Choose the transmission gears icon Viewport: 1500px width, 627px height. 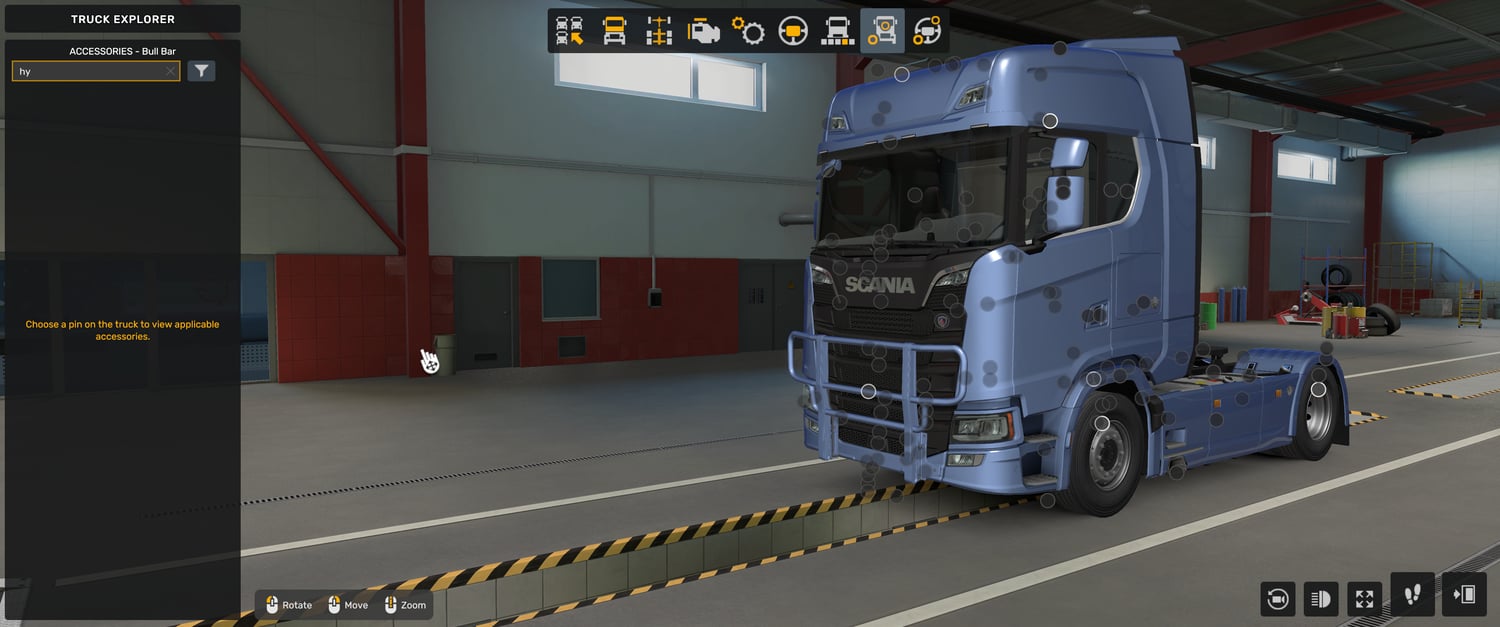748,31
